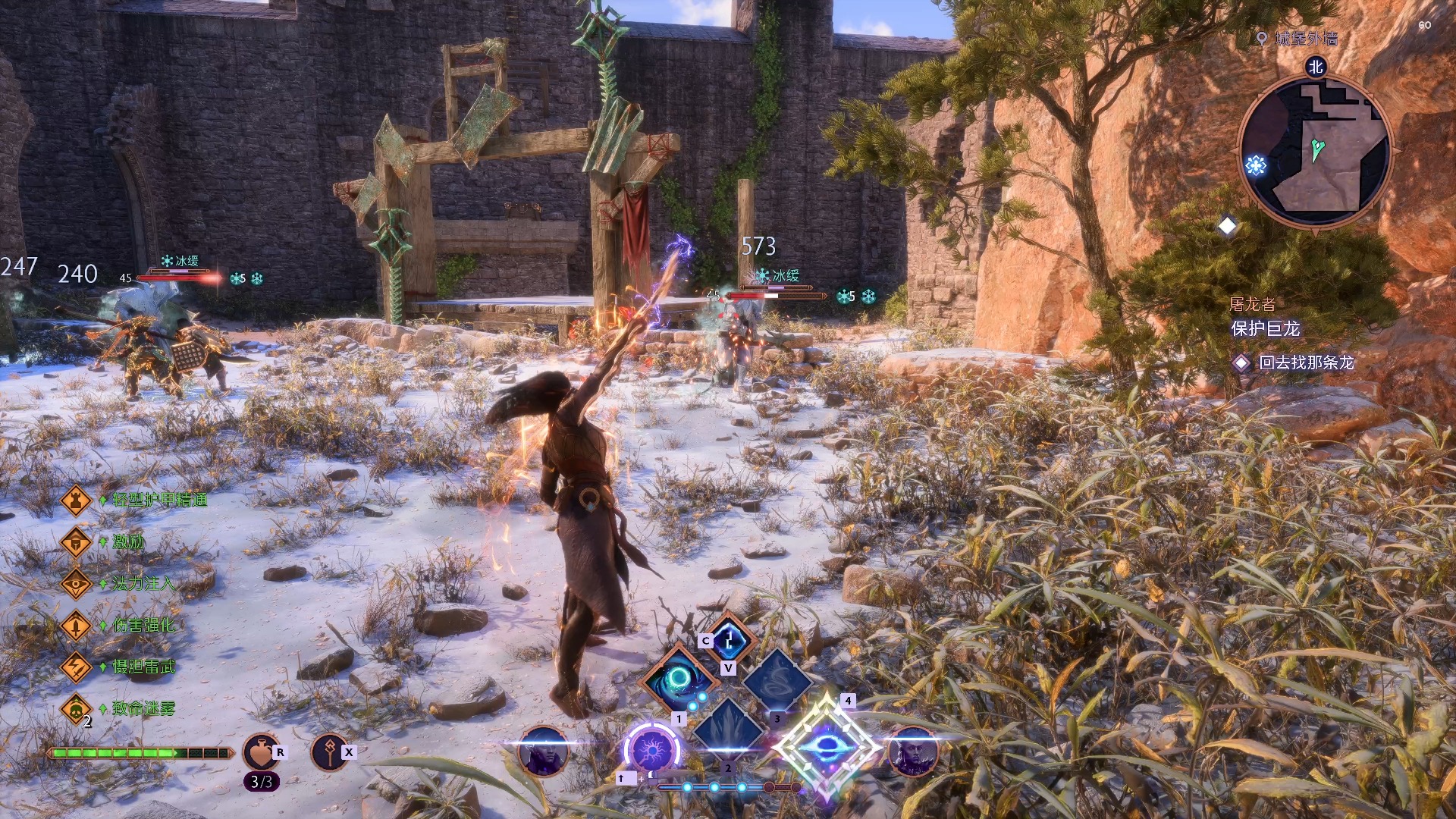The width and height of the screenshot is (1456, 819).
Task: Select the staff weapon swap icon
Action: 329,752
